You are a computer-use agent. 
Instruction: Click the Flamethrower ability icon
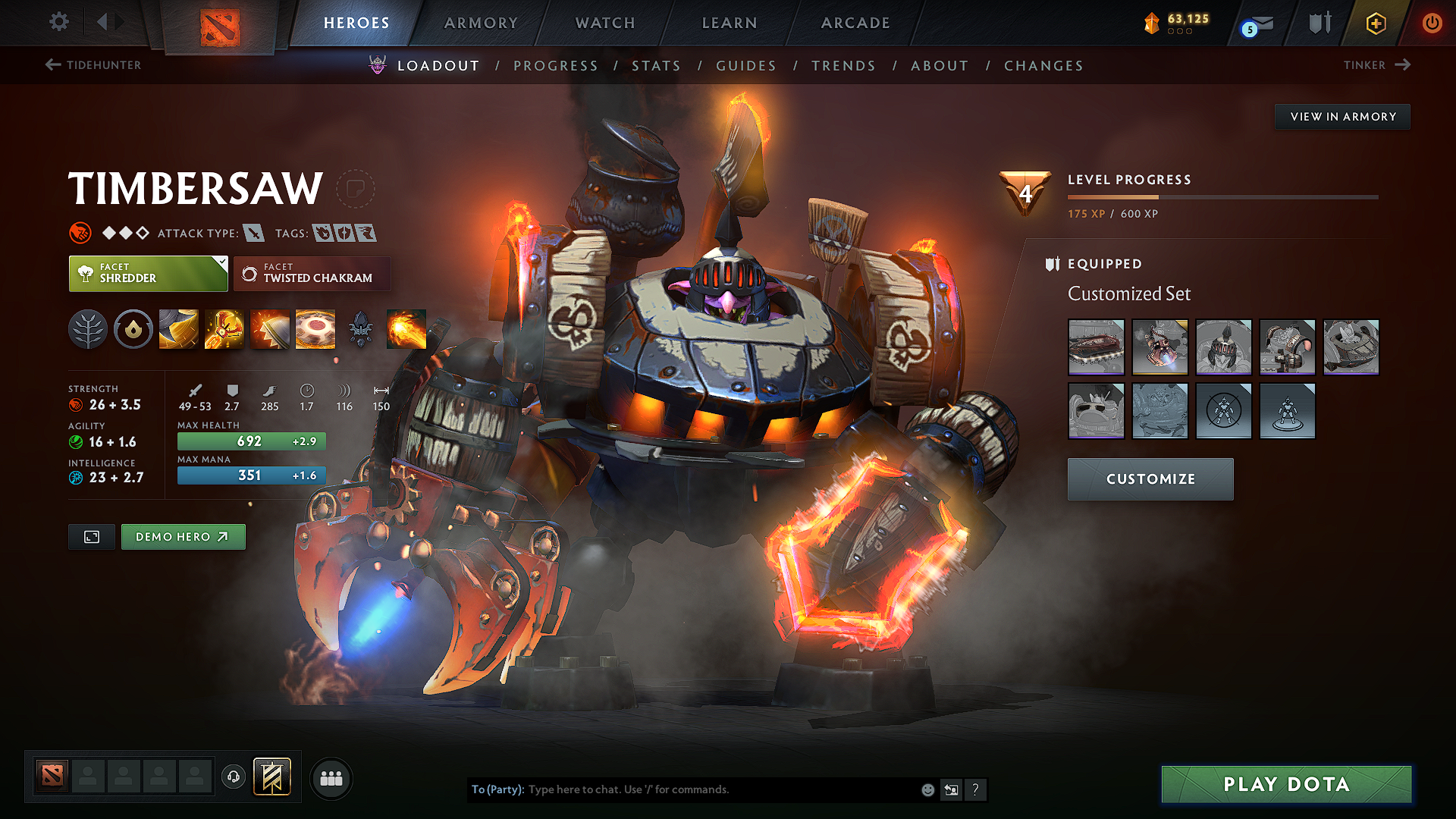click(x=406, y=328)
